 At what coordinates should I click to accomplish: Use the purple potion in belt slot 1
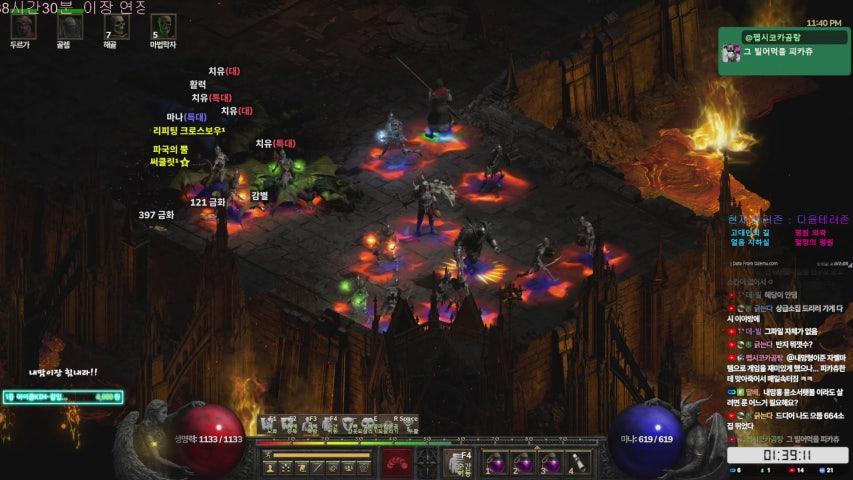495,464
